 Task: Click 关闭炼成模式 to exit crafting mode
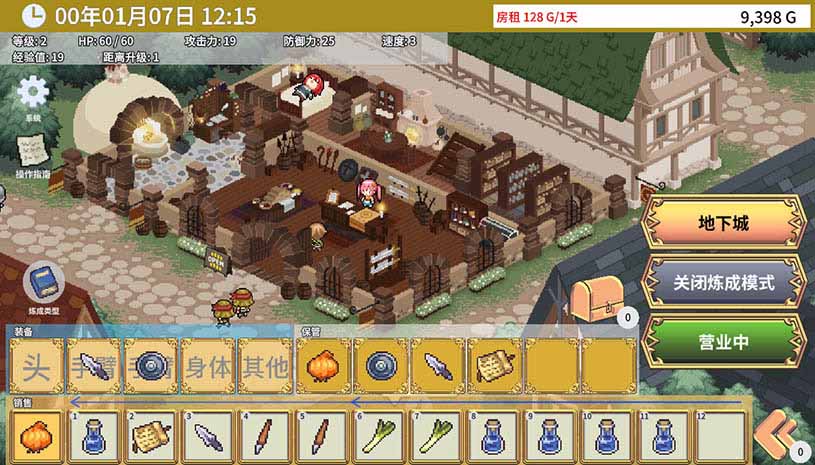[x=723, y=283]
